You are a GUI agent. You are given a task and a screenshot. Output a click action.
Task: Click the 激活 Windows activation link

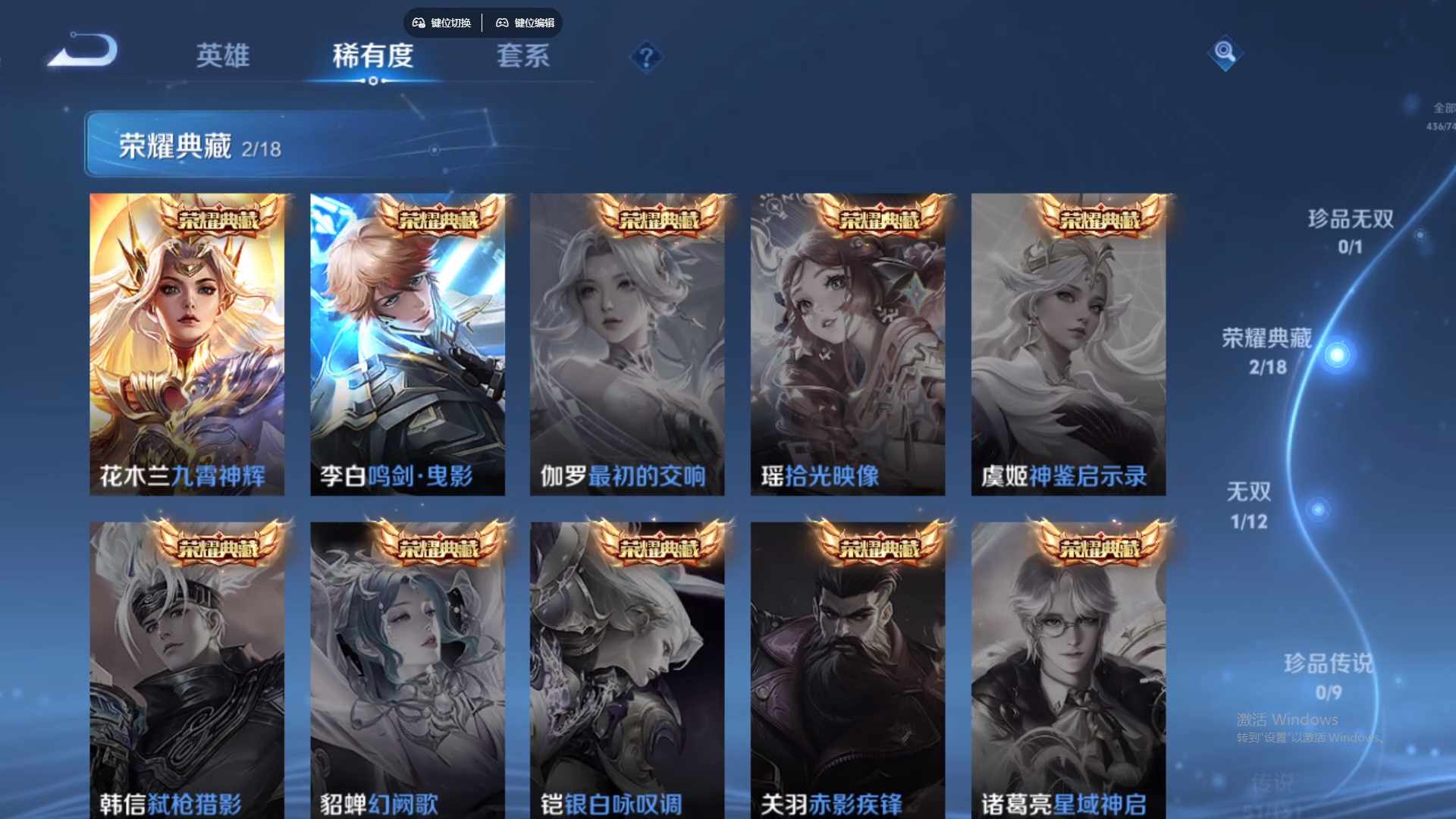click(1287, 717)
